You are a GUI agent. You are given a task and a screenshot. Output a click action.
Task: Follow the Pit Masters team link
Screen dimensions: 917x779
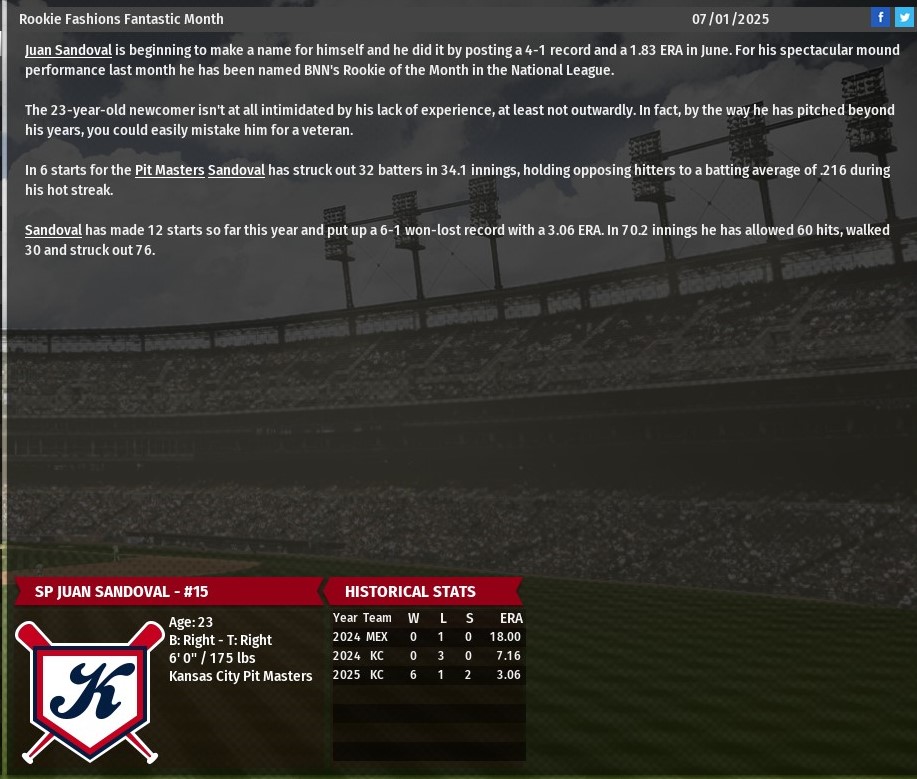coord(169,170)
